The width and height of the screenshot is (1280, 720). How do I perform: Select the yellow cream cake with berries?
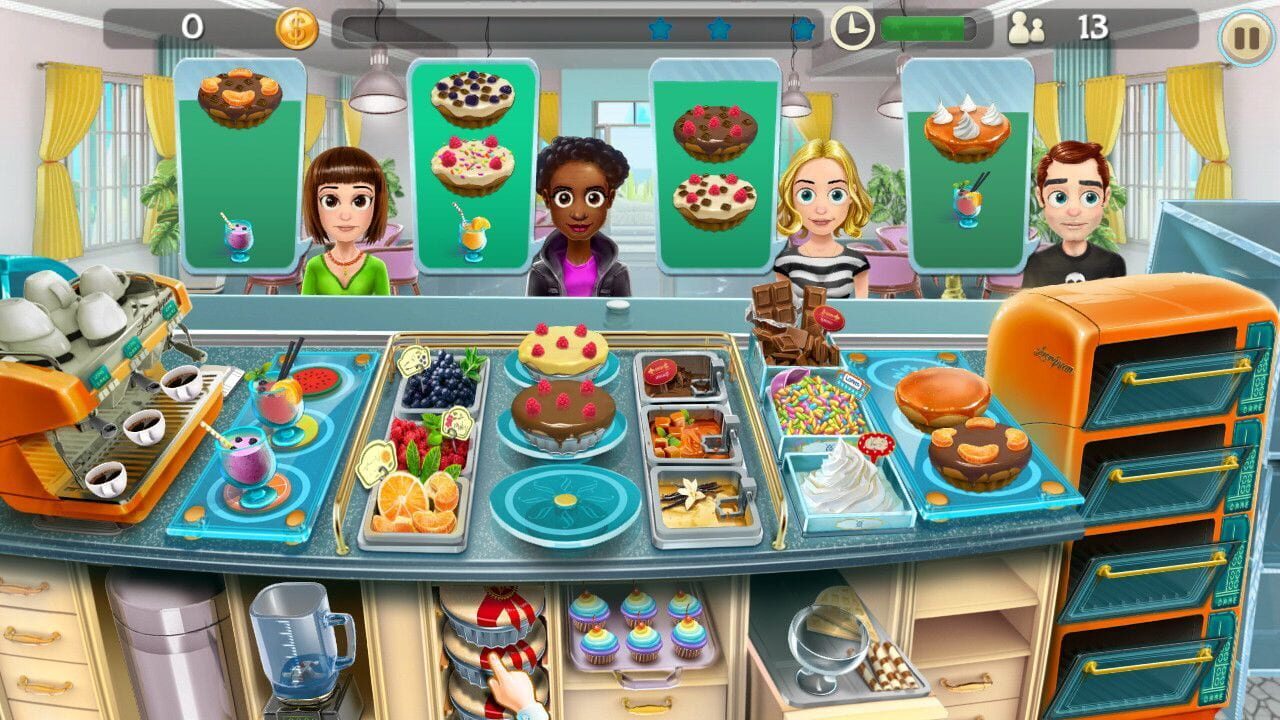[562, 348]
